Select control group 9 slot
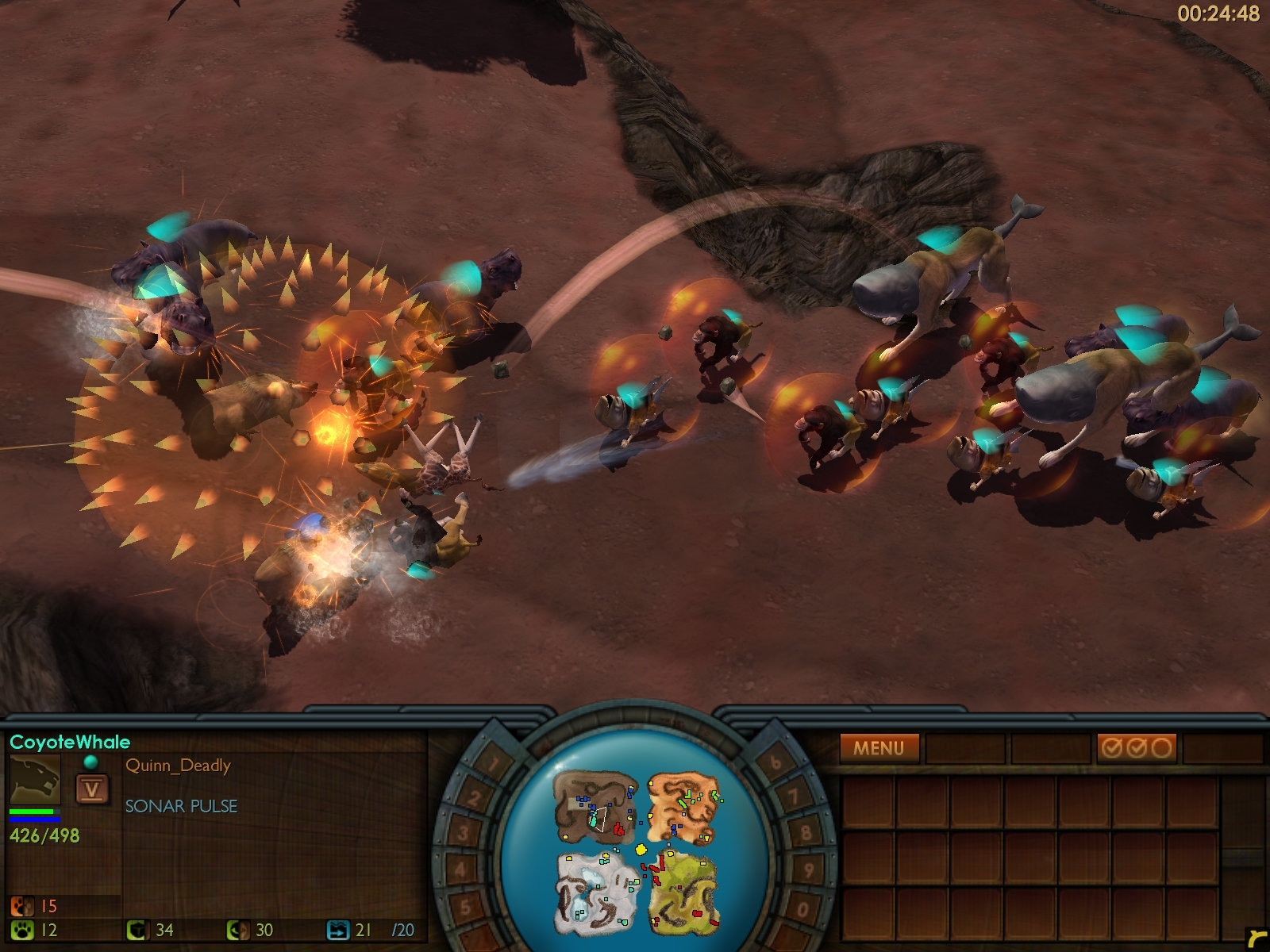Viewport: 1270px width, 952px height. pyautogui.click(x=810, y=870)
